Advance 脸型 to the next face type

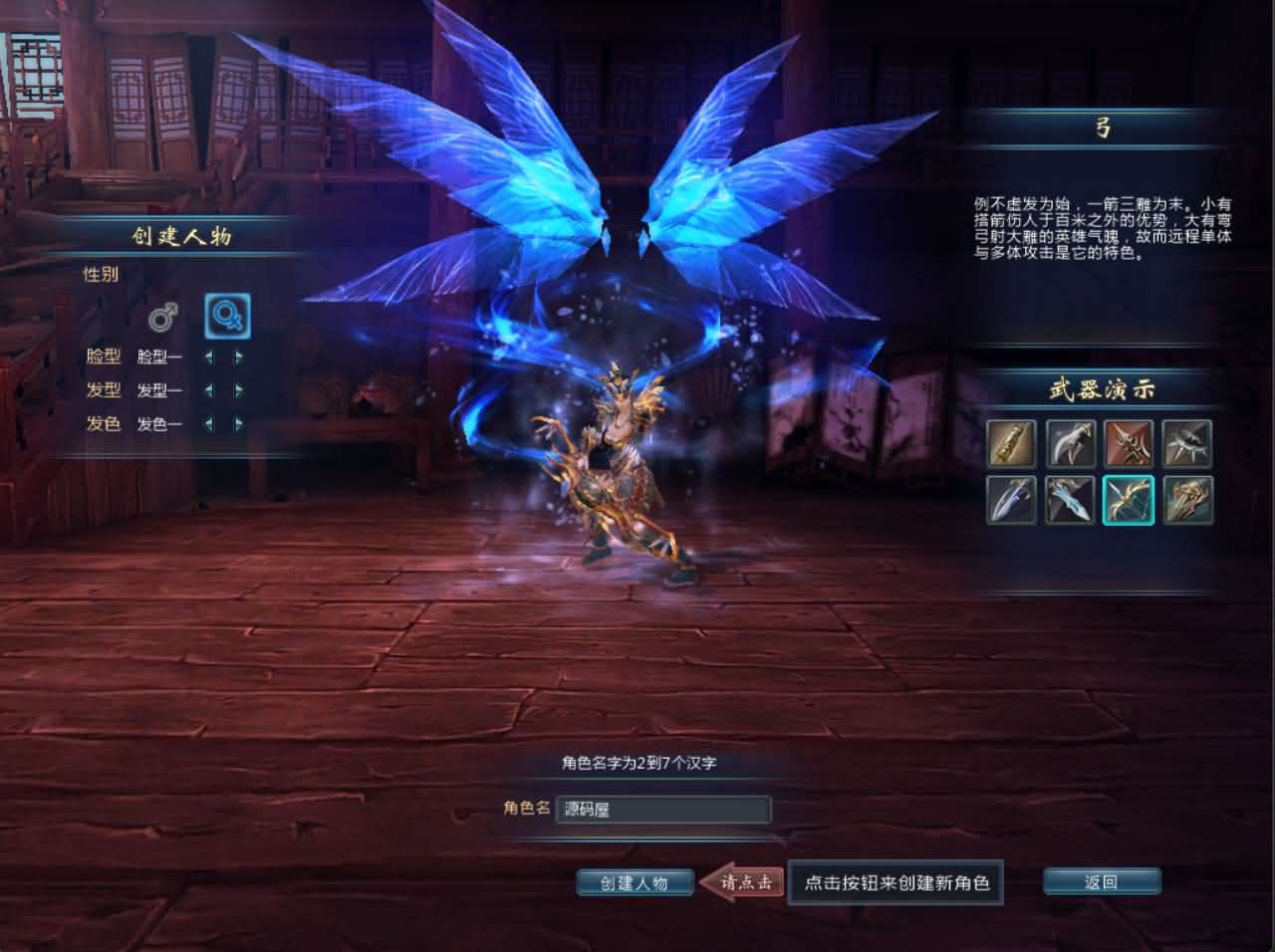[x=238, y=358]
